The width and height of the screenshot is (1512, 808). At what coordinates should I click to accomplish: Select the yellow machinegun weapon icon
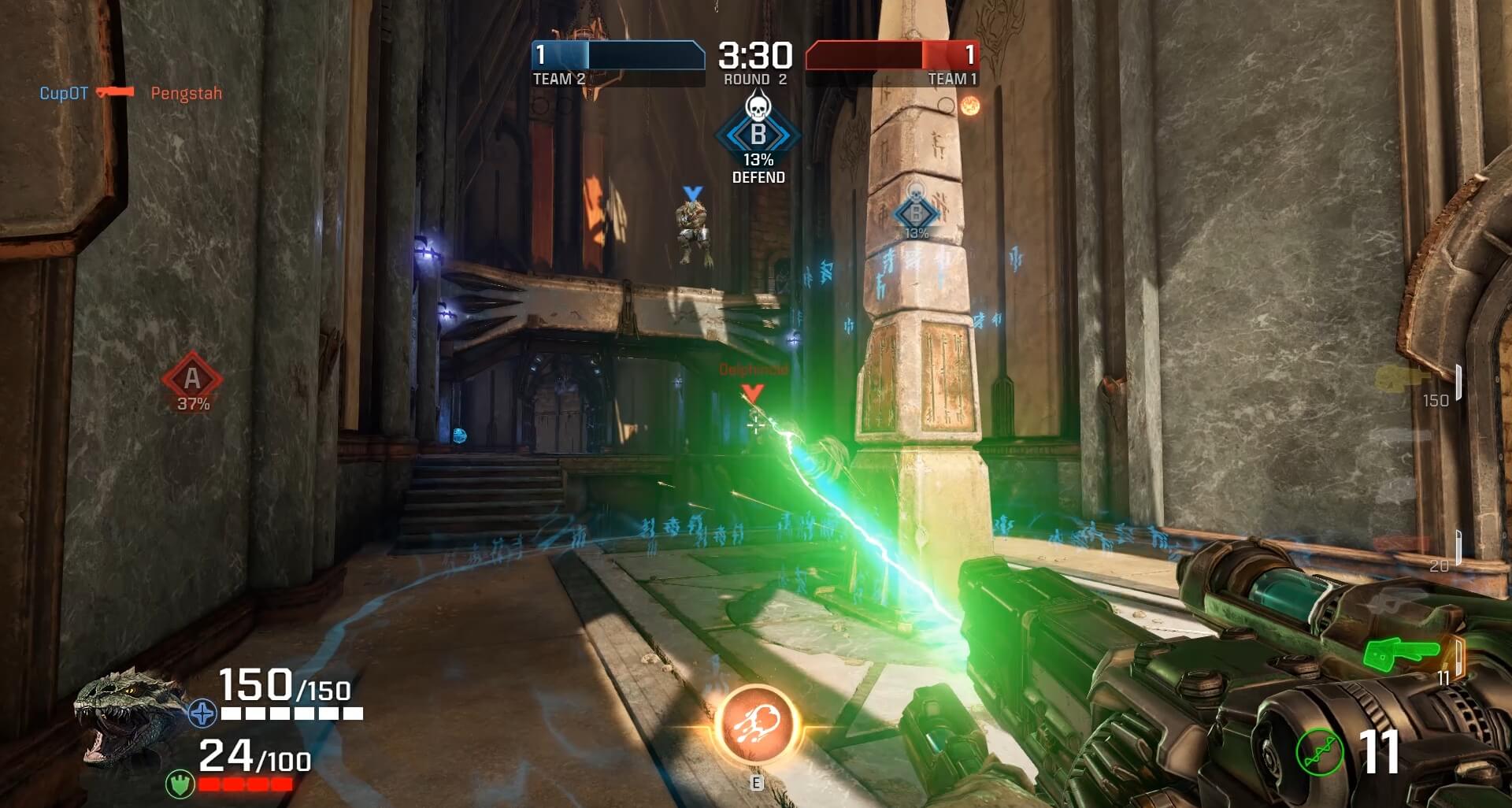tap(1402, 378)
